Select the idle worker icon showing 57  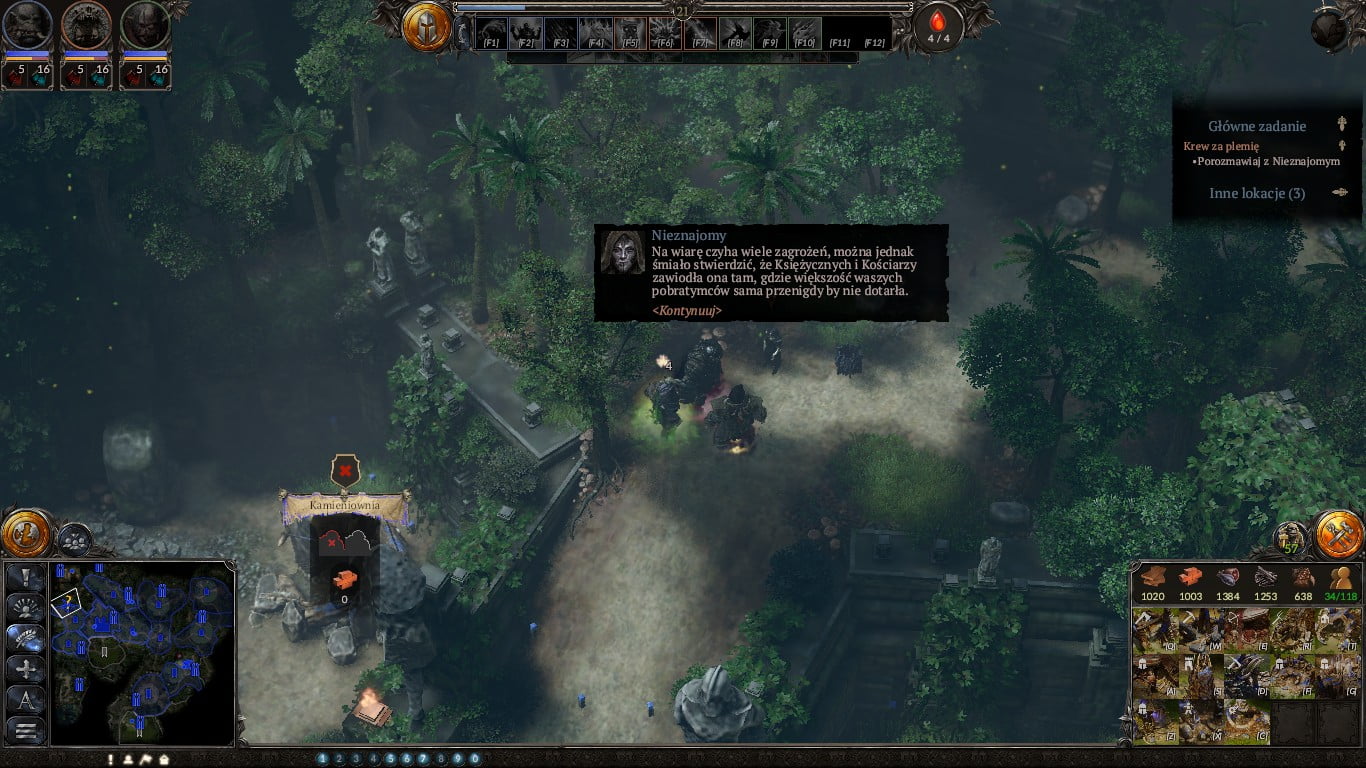pyautogui.click(x=1290, y=540)
